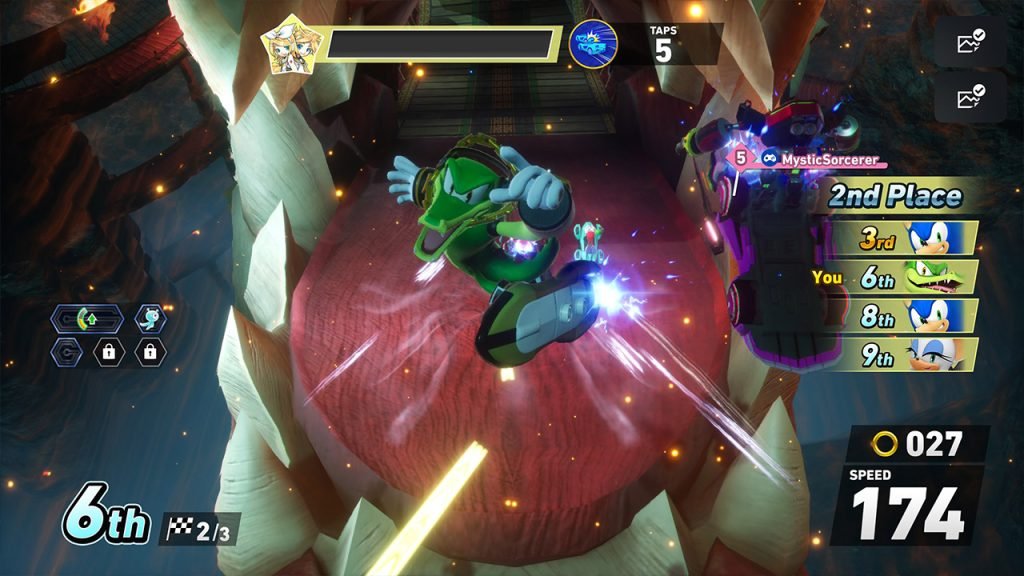The width and height of the screenshot is (1024, 576).
Task: Select the empty unlocked gadget slot
Action: click(66, 352)
